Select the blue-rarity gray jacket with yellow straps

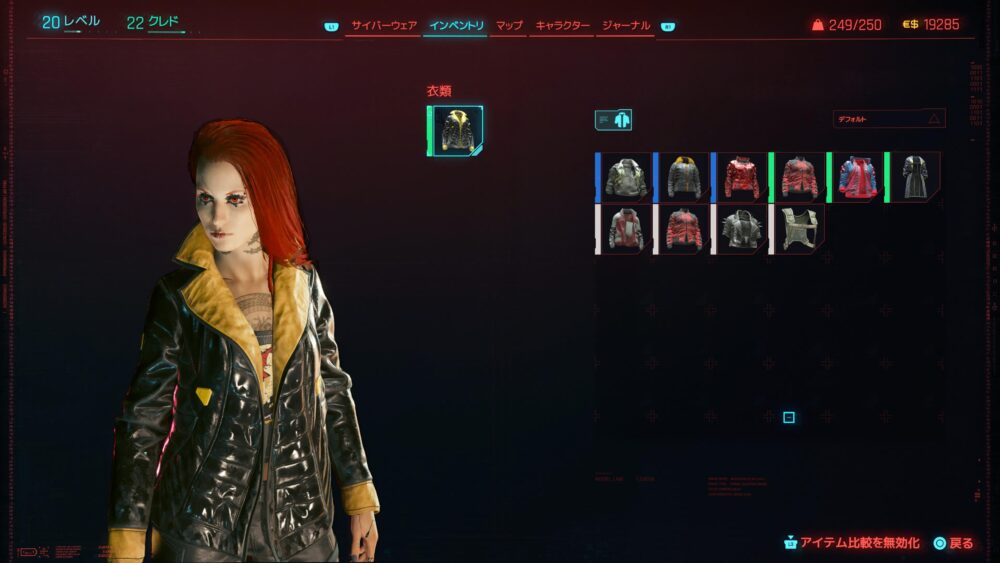point(627,177)
